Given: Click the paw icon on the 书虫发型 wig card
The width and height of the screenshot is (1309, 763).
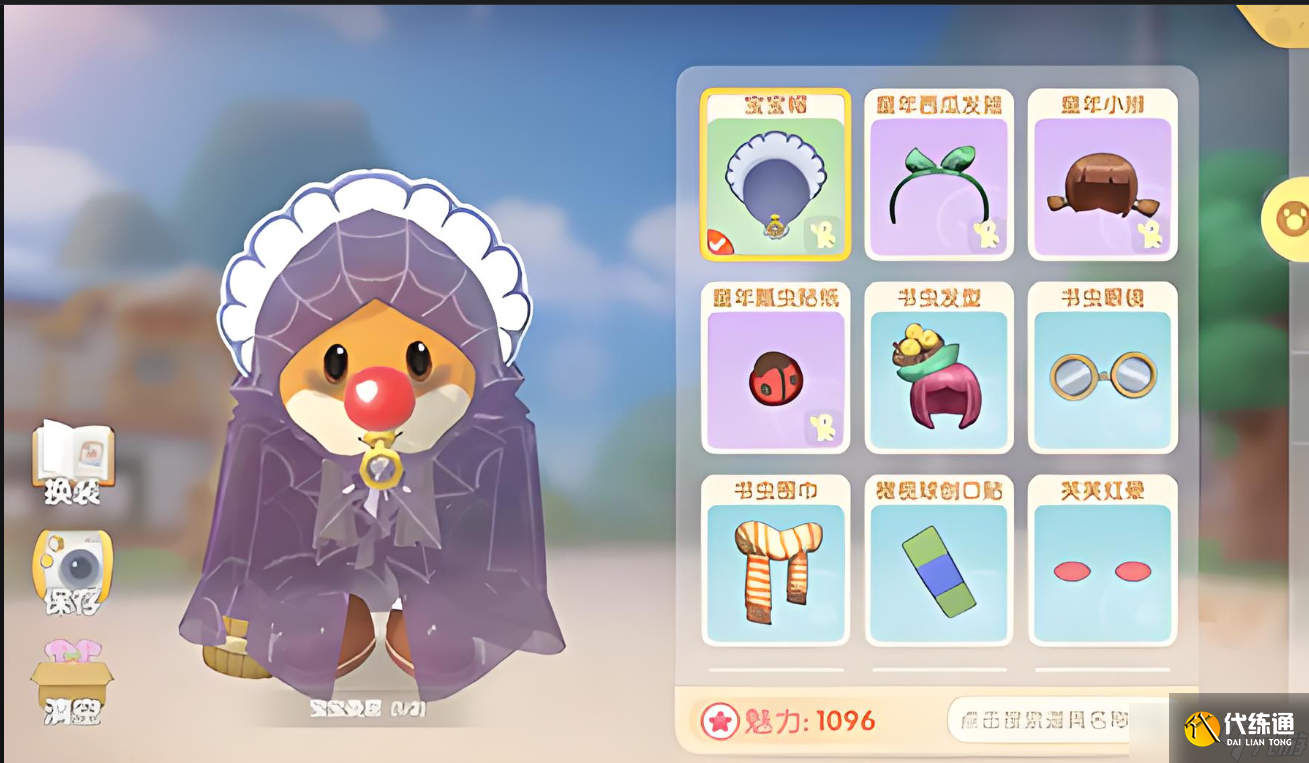Looking at the screenshot, I should tap(987, 427).
